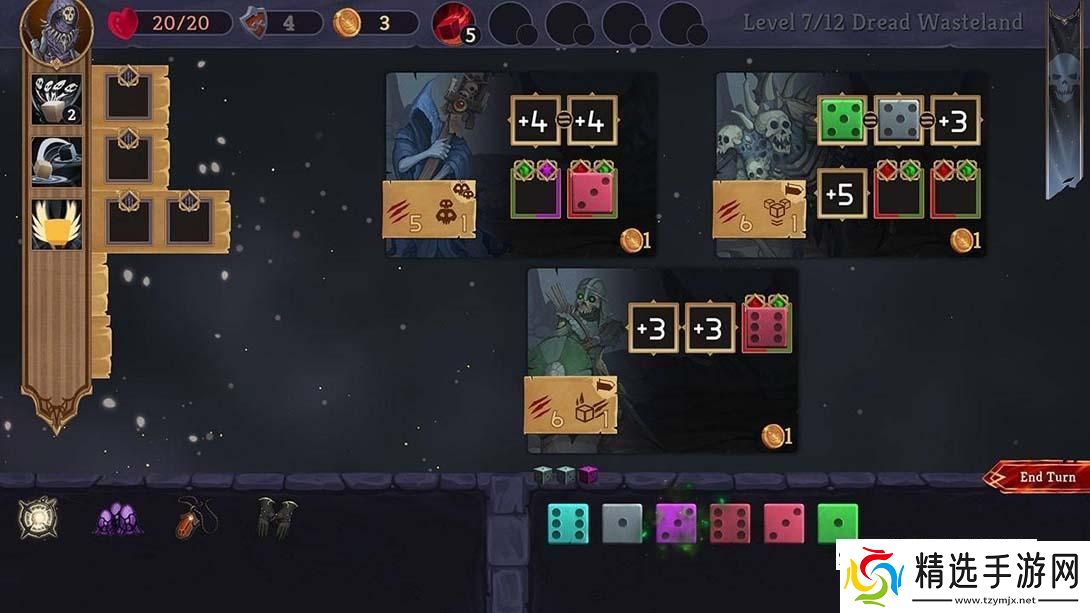Click the red crystal item icon
The width and height of the screenshot is (1090, 613).
[x=453, y=24]
